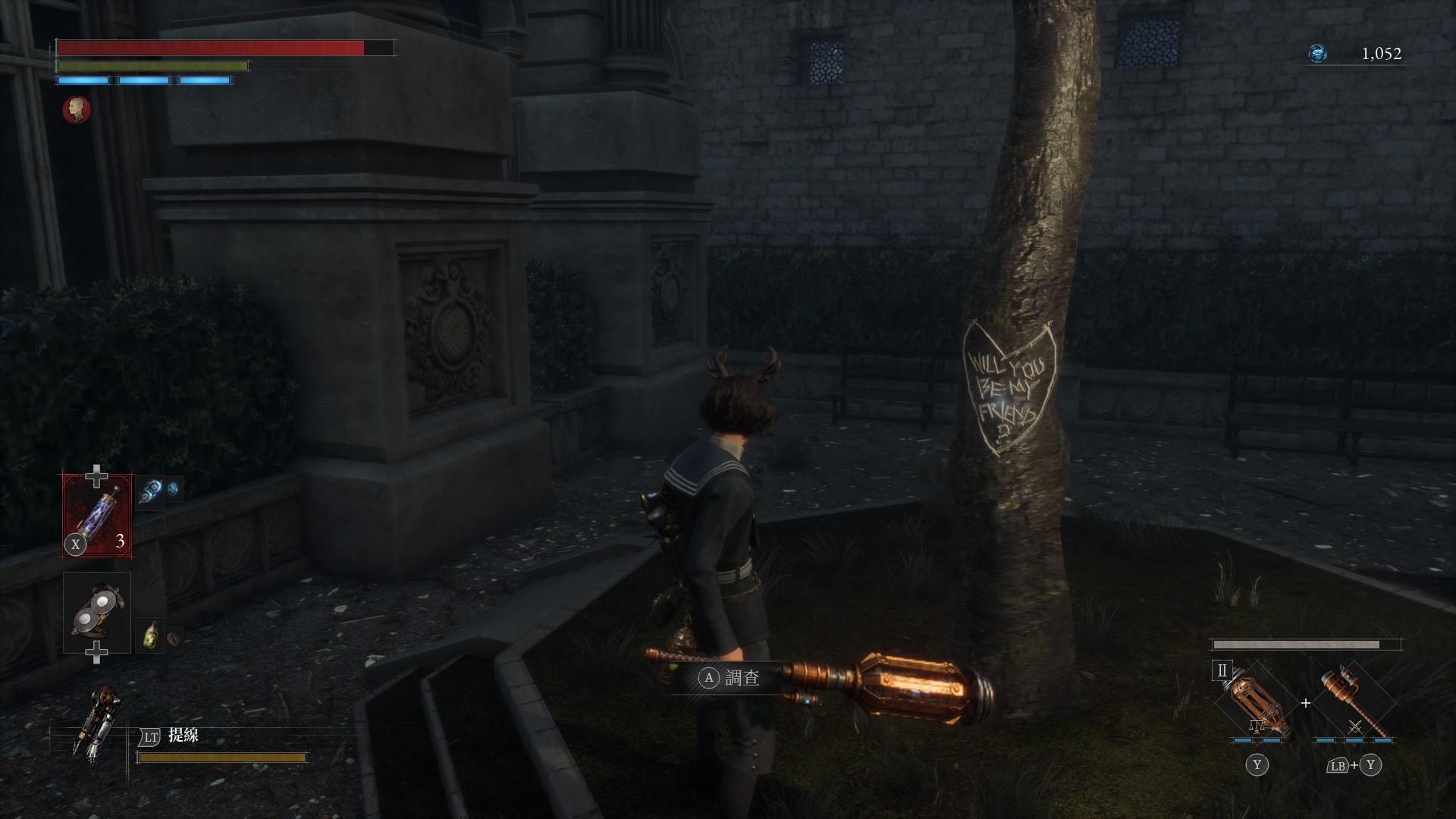Activate the Puppet String legion arm icon

point(95,721)
